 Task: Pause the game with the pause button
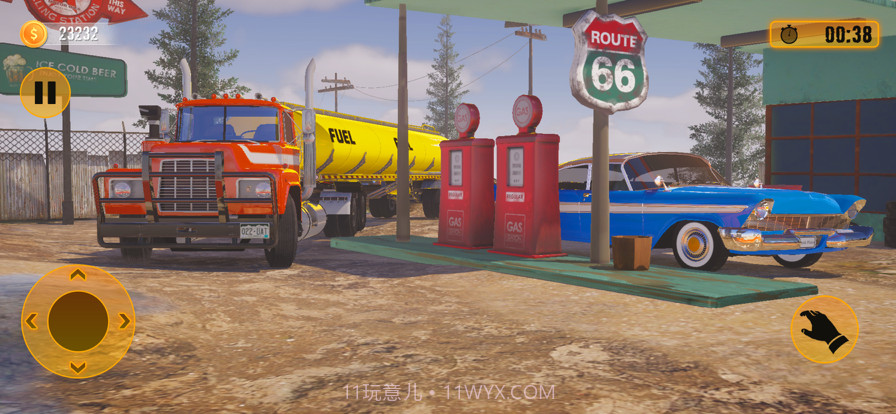(x=45, y=92)
